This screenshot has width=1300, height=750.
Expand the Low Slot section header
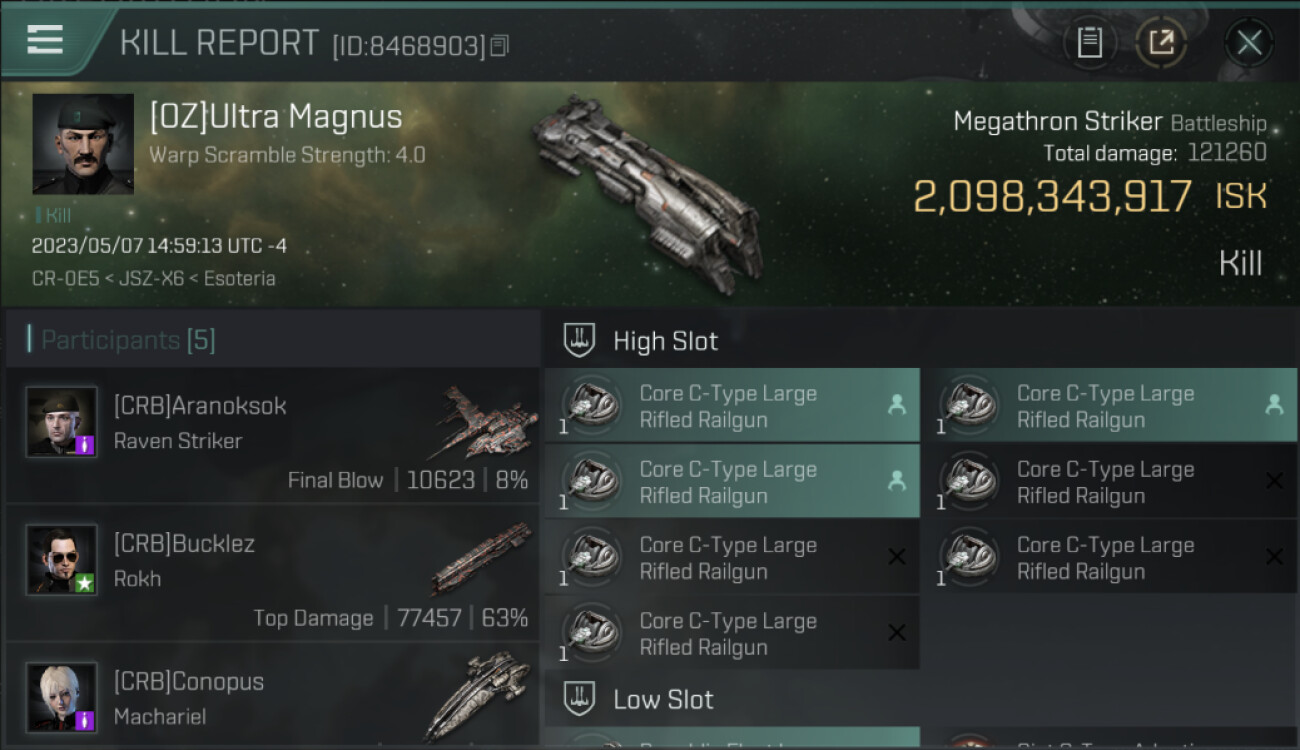coord(663,699)
